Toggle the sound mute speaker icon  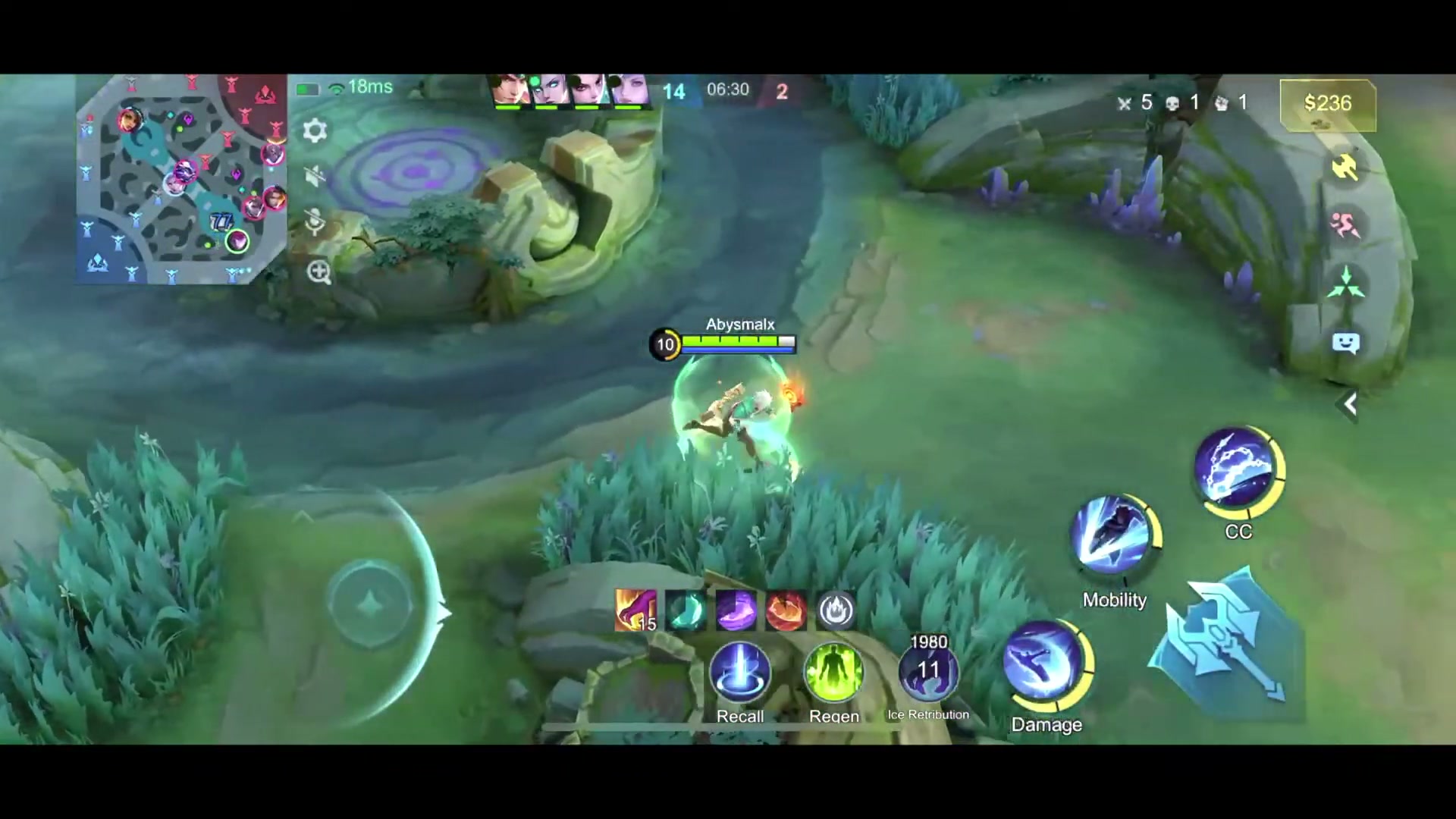(315, 176)
